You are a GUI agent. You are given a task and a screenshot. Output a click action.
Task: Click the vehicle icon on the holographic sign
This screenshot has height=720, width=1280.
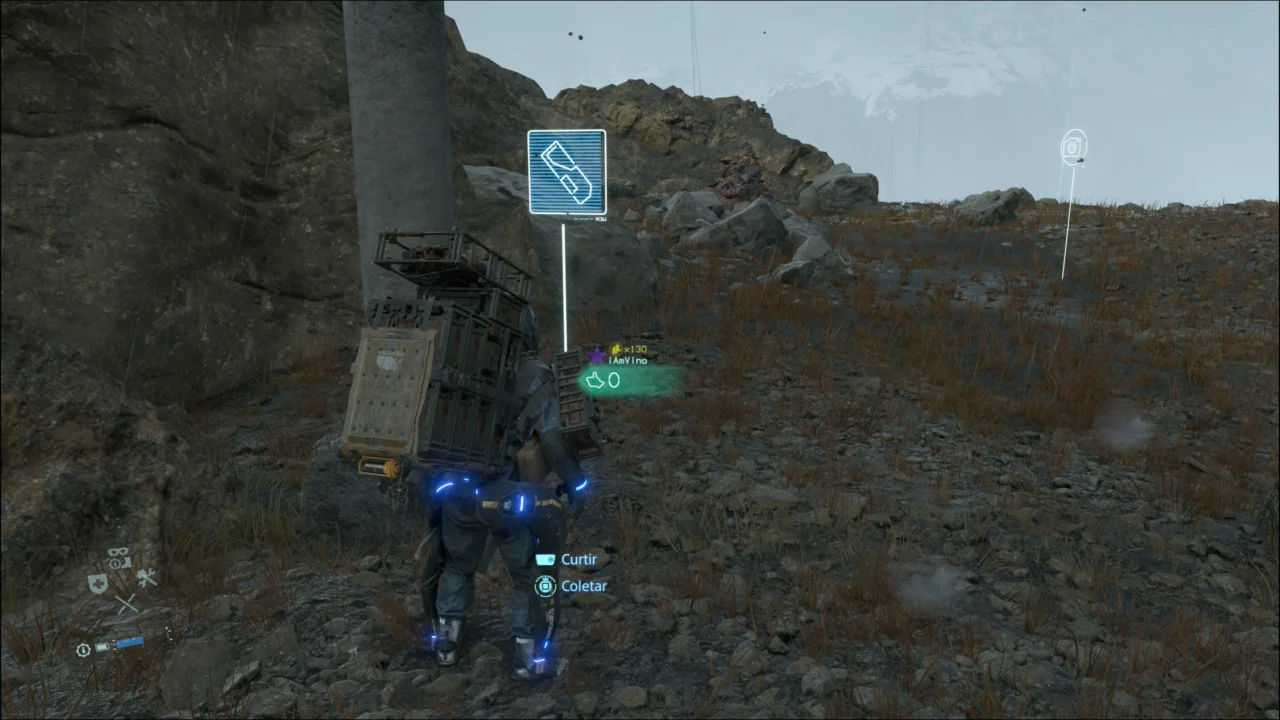point(566,172)
